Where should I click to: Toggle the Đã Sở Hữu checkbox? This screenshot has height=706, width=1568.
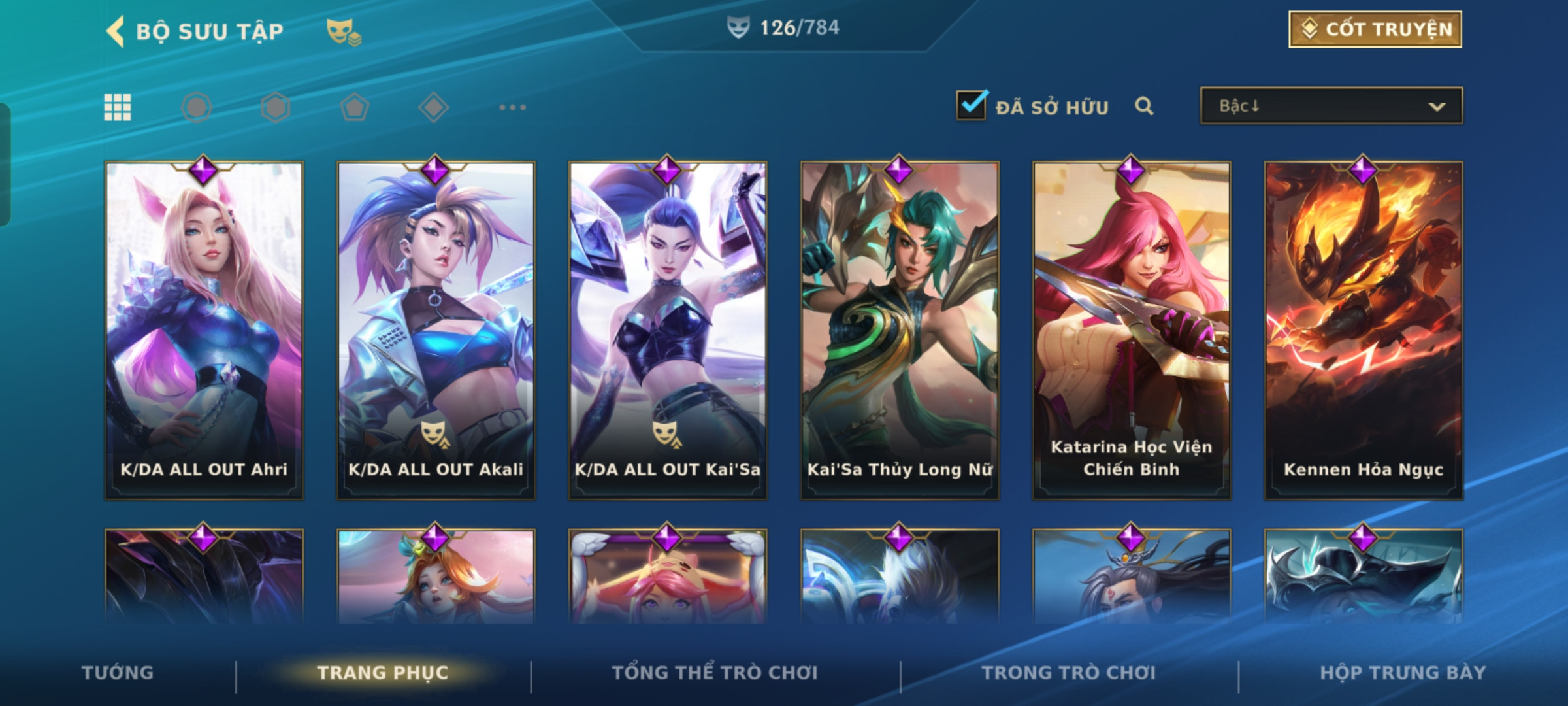coord(971,105)
